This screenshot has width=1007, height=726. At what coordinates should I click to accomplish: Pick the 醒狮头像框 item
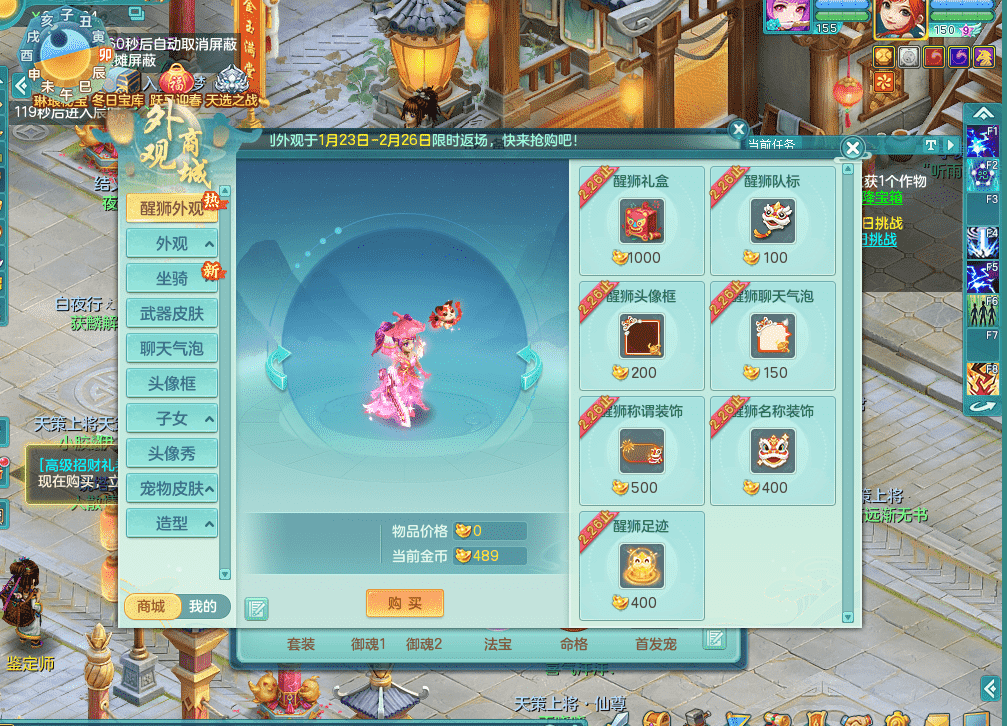[x=642, y=336]
